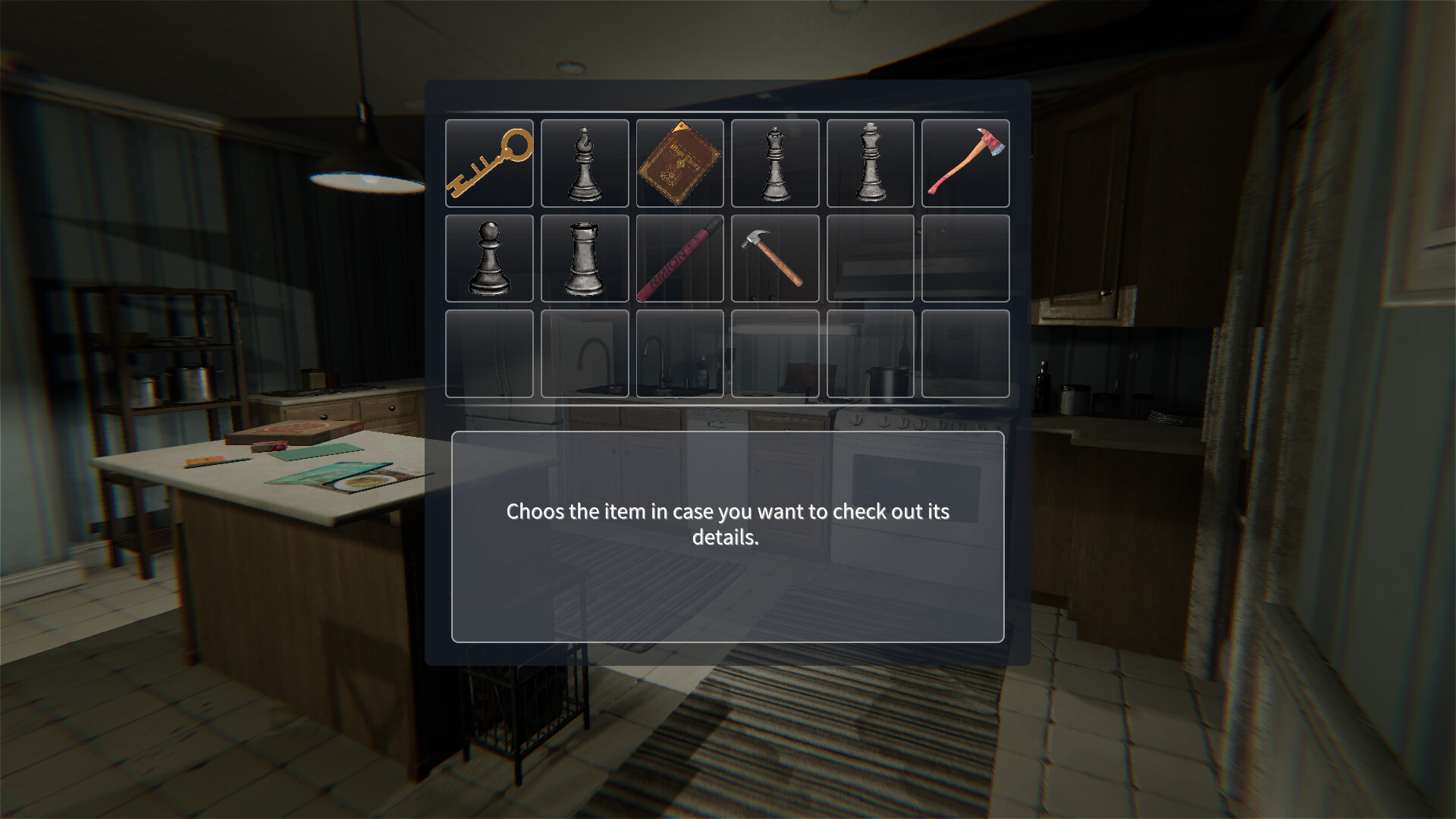Select the claw hammer item
The image size is (1456, 819).
tap(775, 258)
